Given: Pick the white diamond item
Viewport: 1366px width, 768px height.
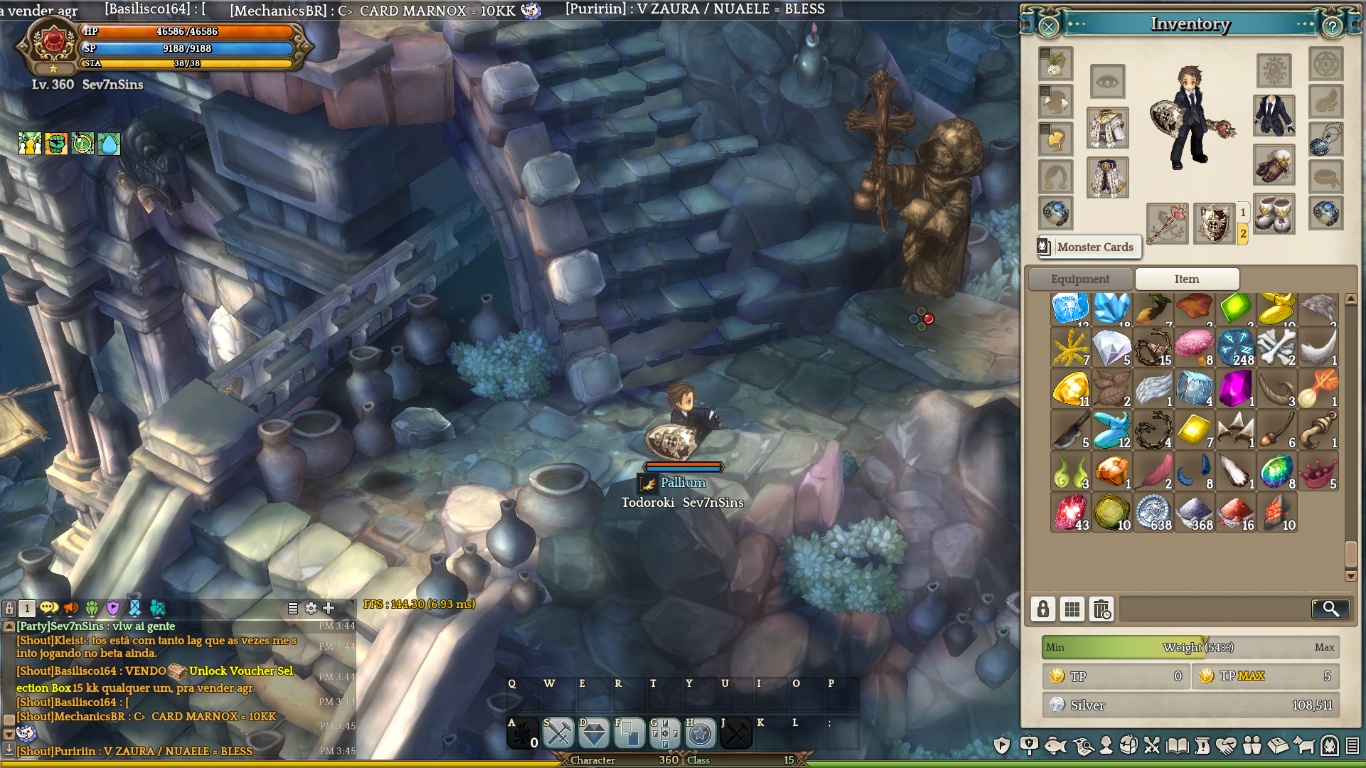Looking at the screenshot, I should tap(1111, 347).
